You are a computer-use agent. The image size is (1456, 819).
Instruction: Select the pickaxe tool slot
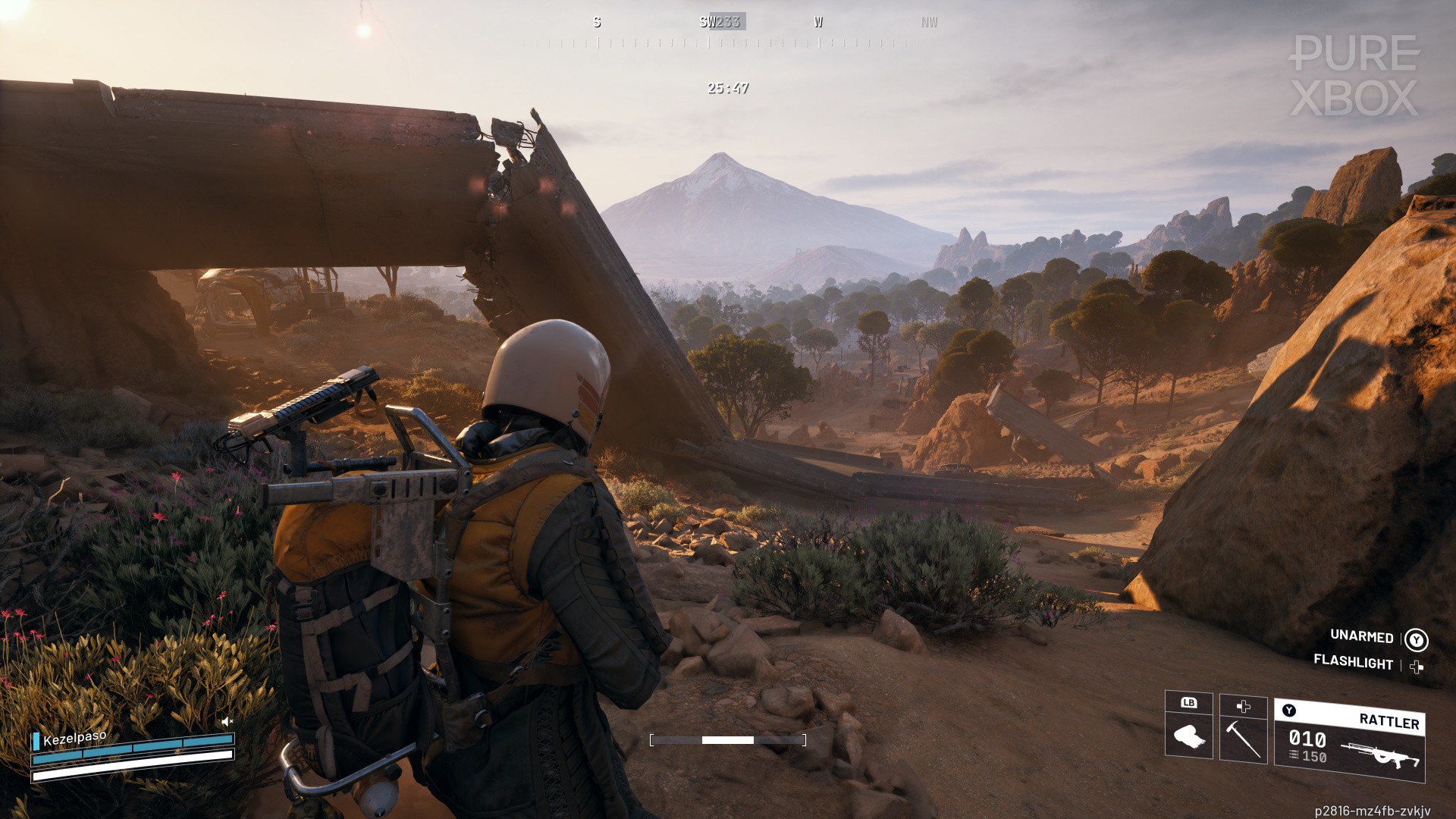pos(1243,730)
